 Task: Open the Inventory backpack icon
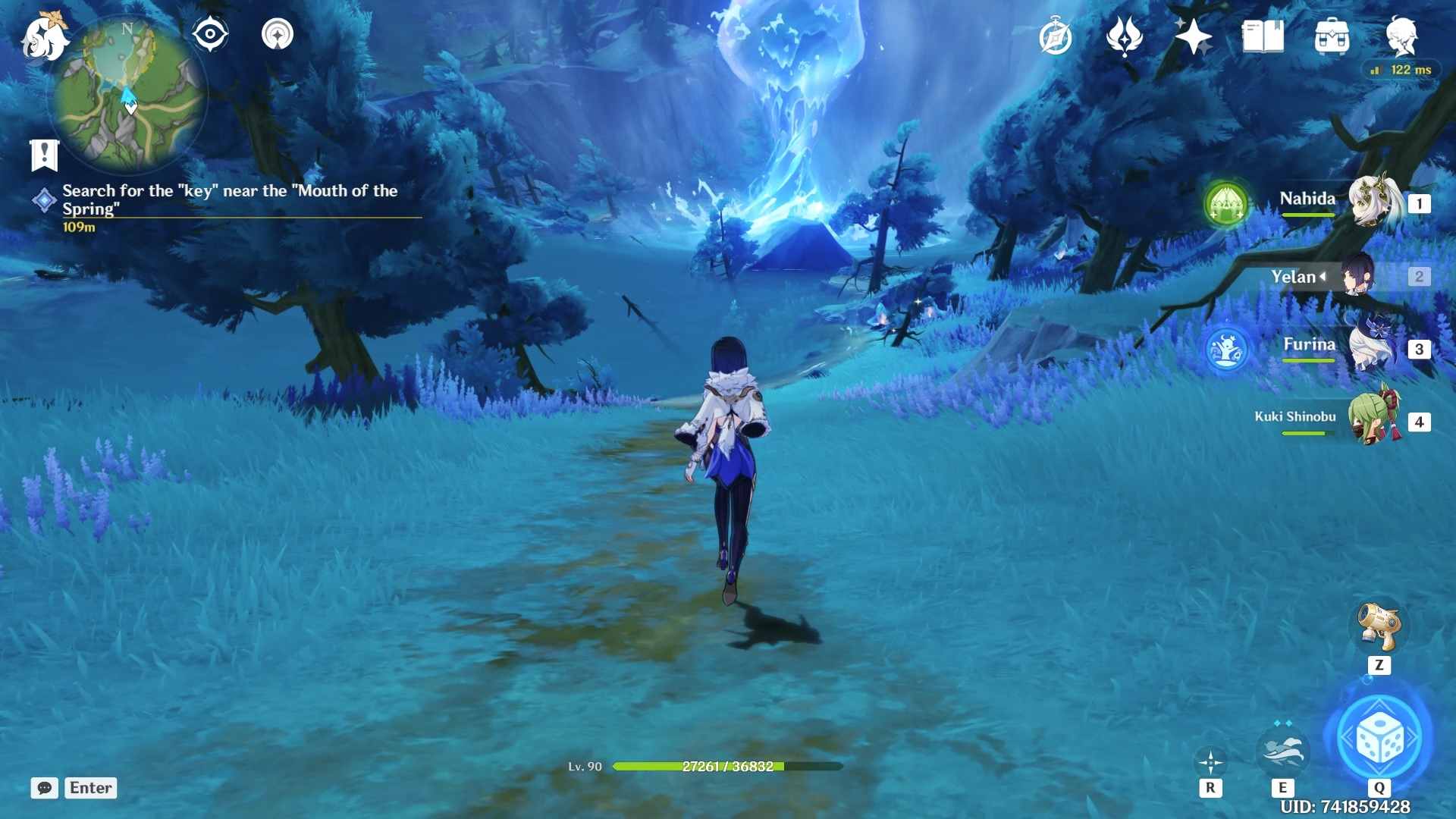1331,36
